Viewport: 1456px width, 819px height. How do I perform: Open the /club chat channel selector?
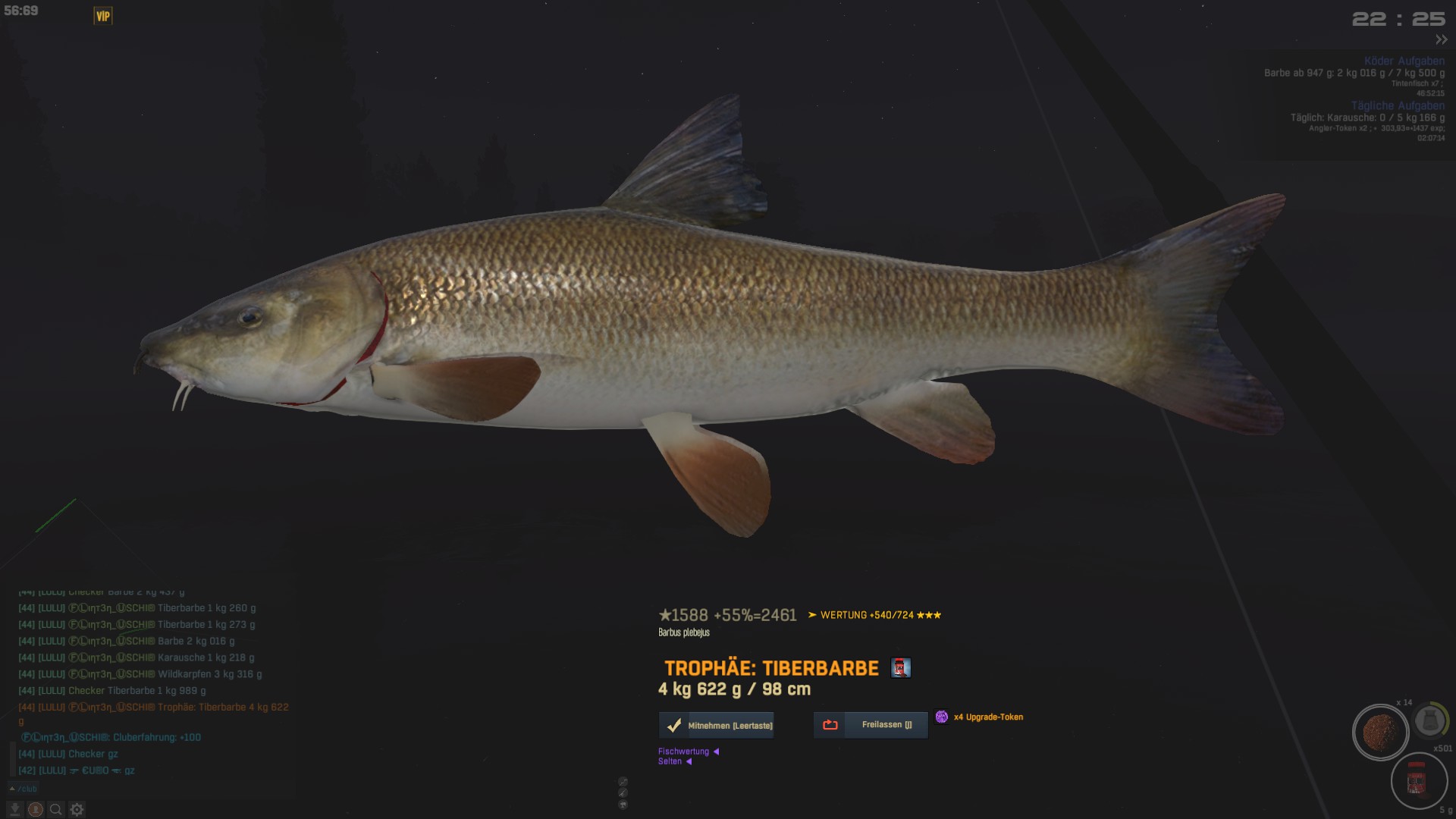point(24,789)
